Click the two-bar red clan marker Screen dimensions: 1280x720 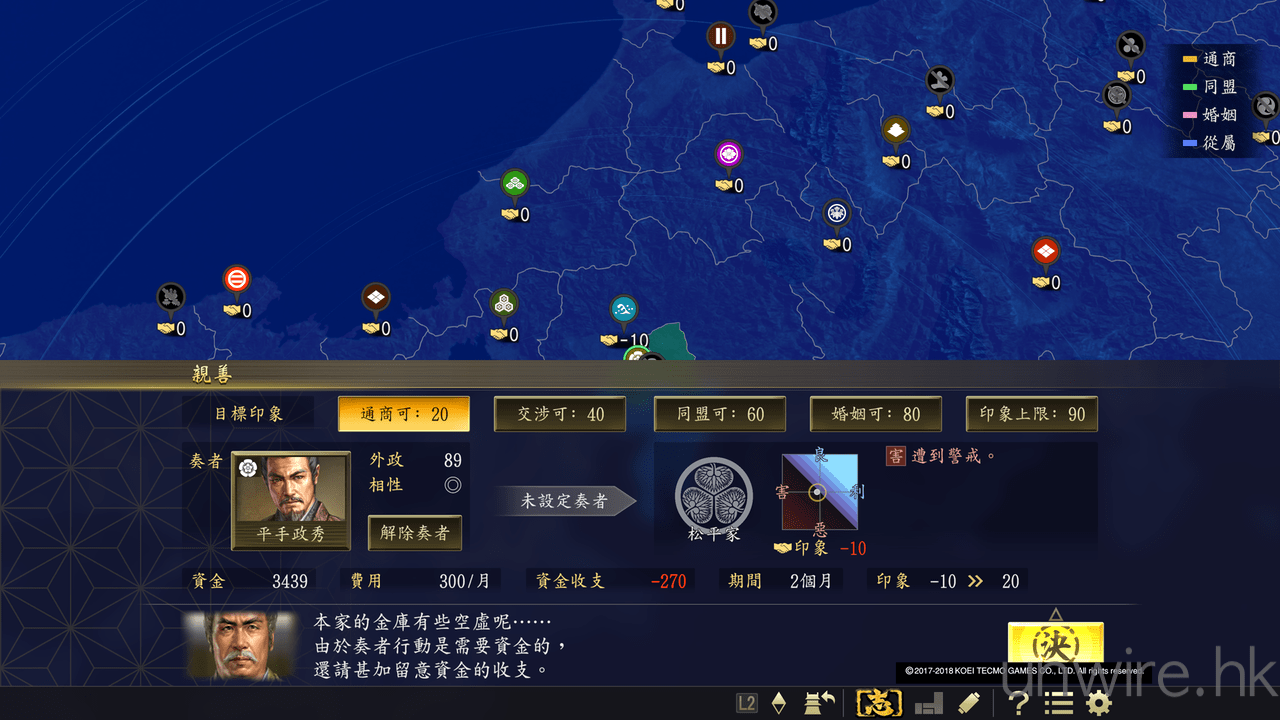tap(720, 38)
